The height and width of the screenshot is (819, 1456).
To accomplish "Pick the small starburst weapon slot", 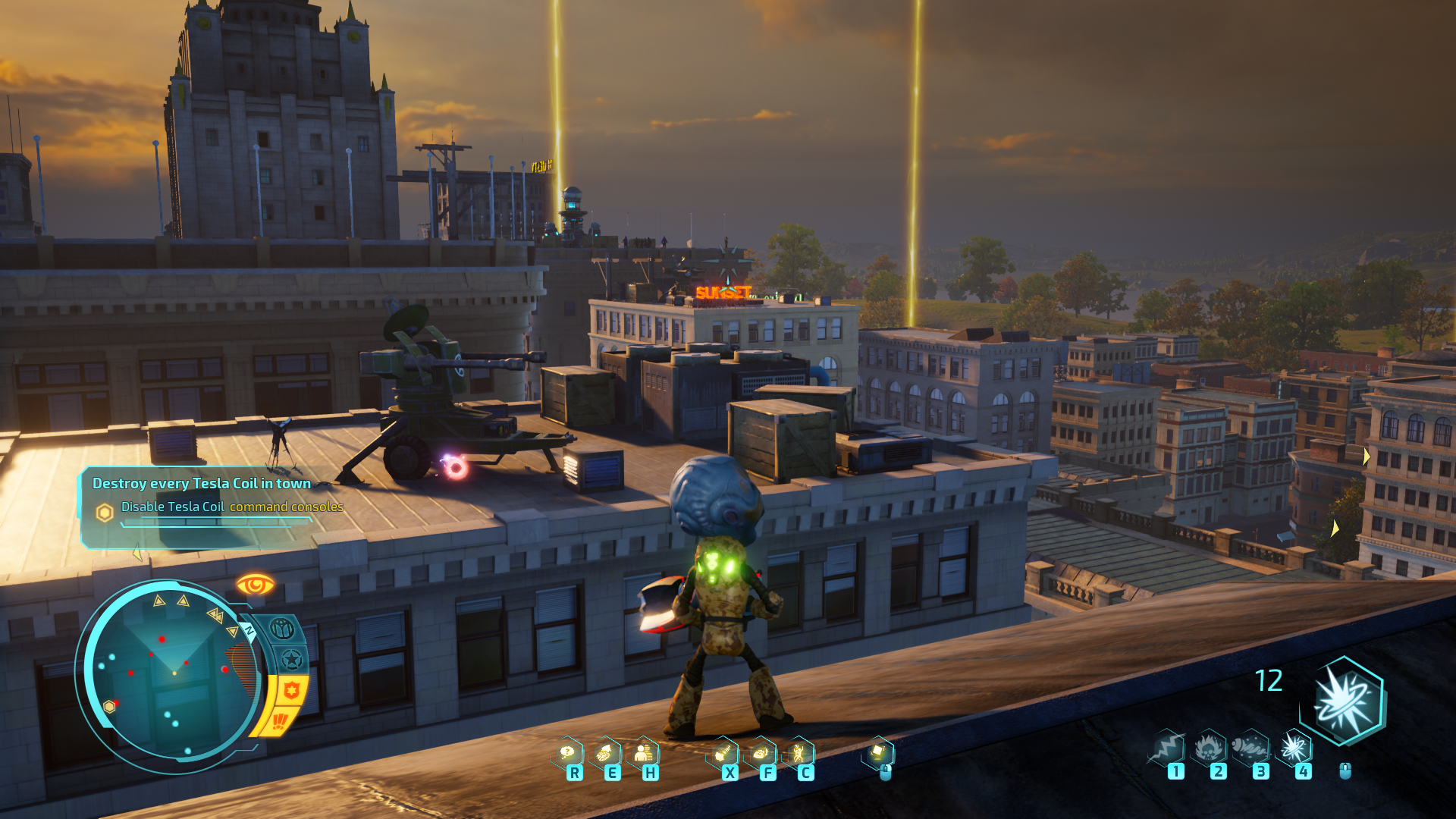I will point(1294,748).
